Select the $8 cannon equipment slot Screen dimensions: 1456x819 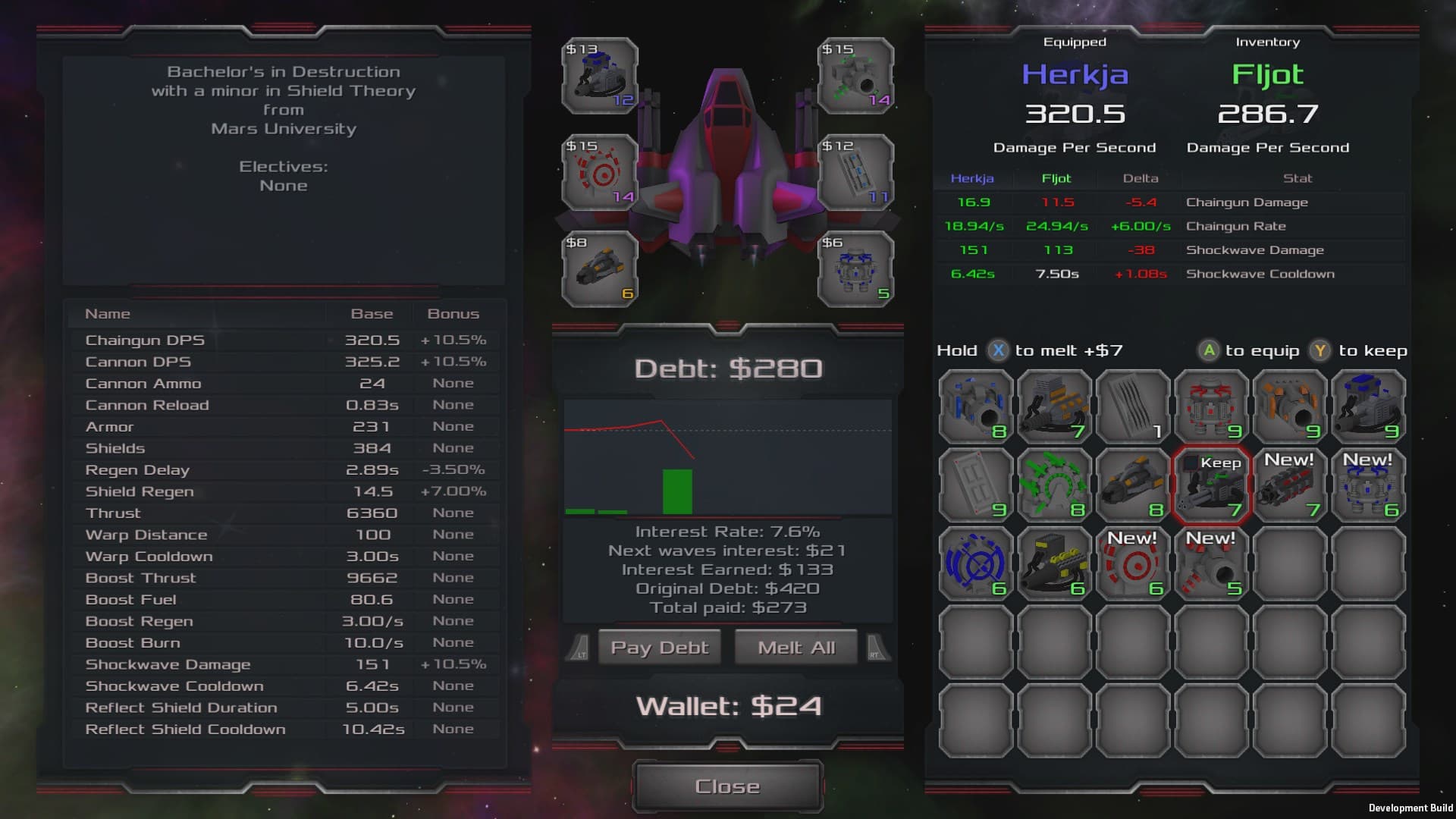(x=599, y=269)
